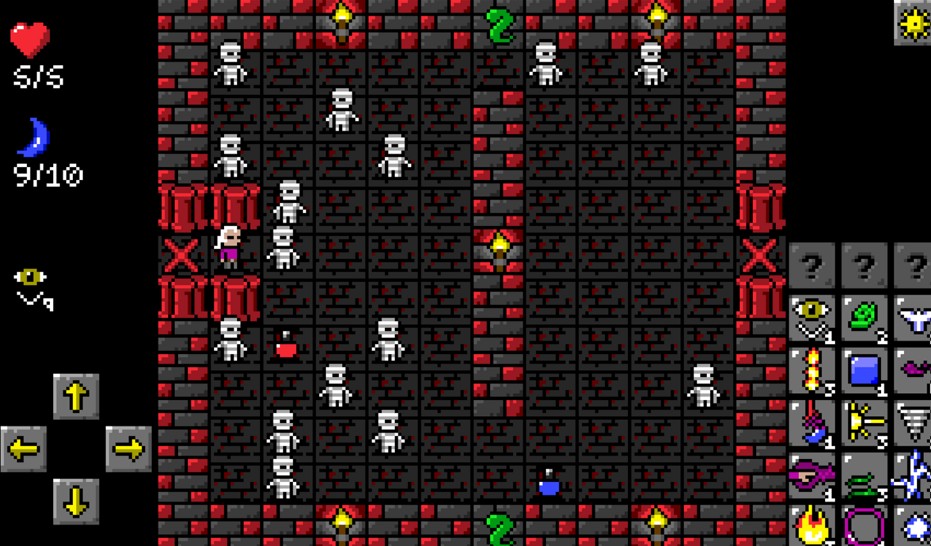Choose the green leaf spell slot
This screenshot has height=546, width=931.
coord(864,319)
